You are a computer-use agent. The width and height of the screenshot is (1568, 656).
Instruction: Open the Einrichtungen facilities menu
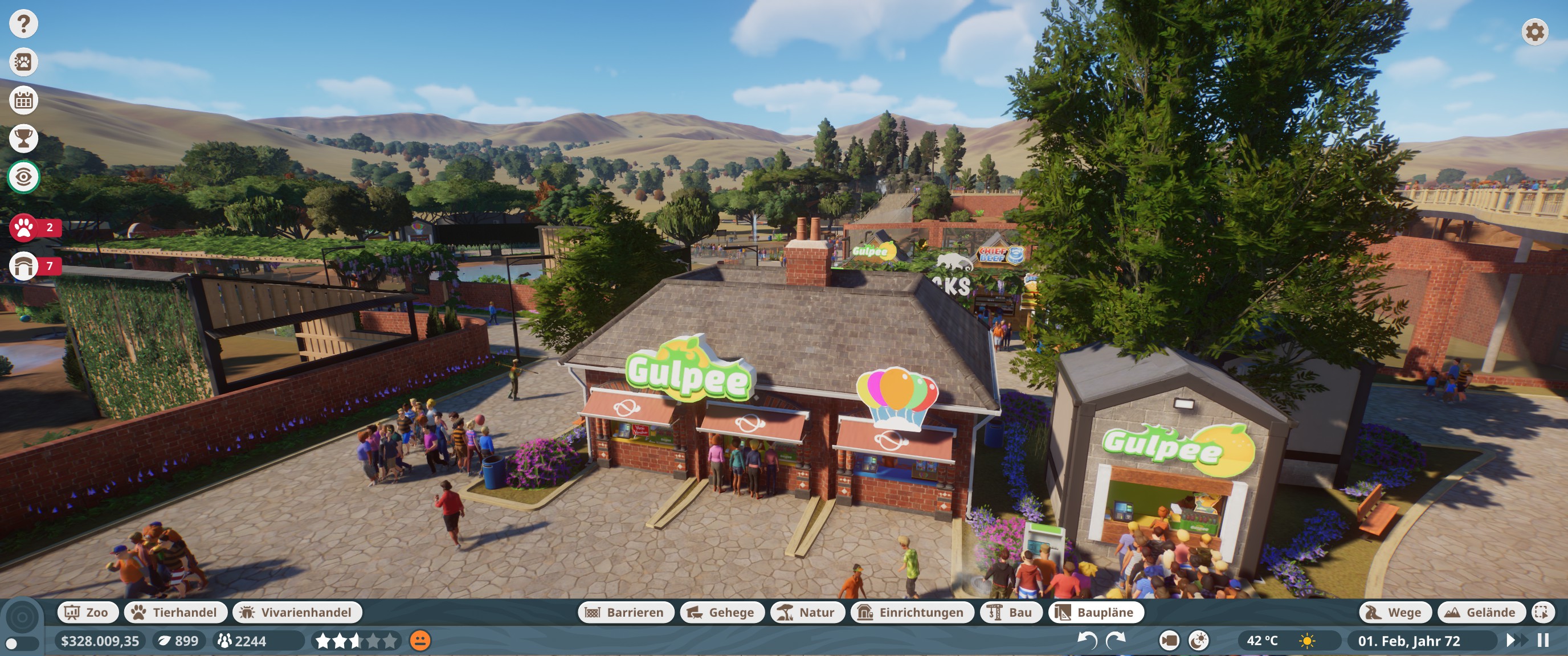(912, 612)
